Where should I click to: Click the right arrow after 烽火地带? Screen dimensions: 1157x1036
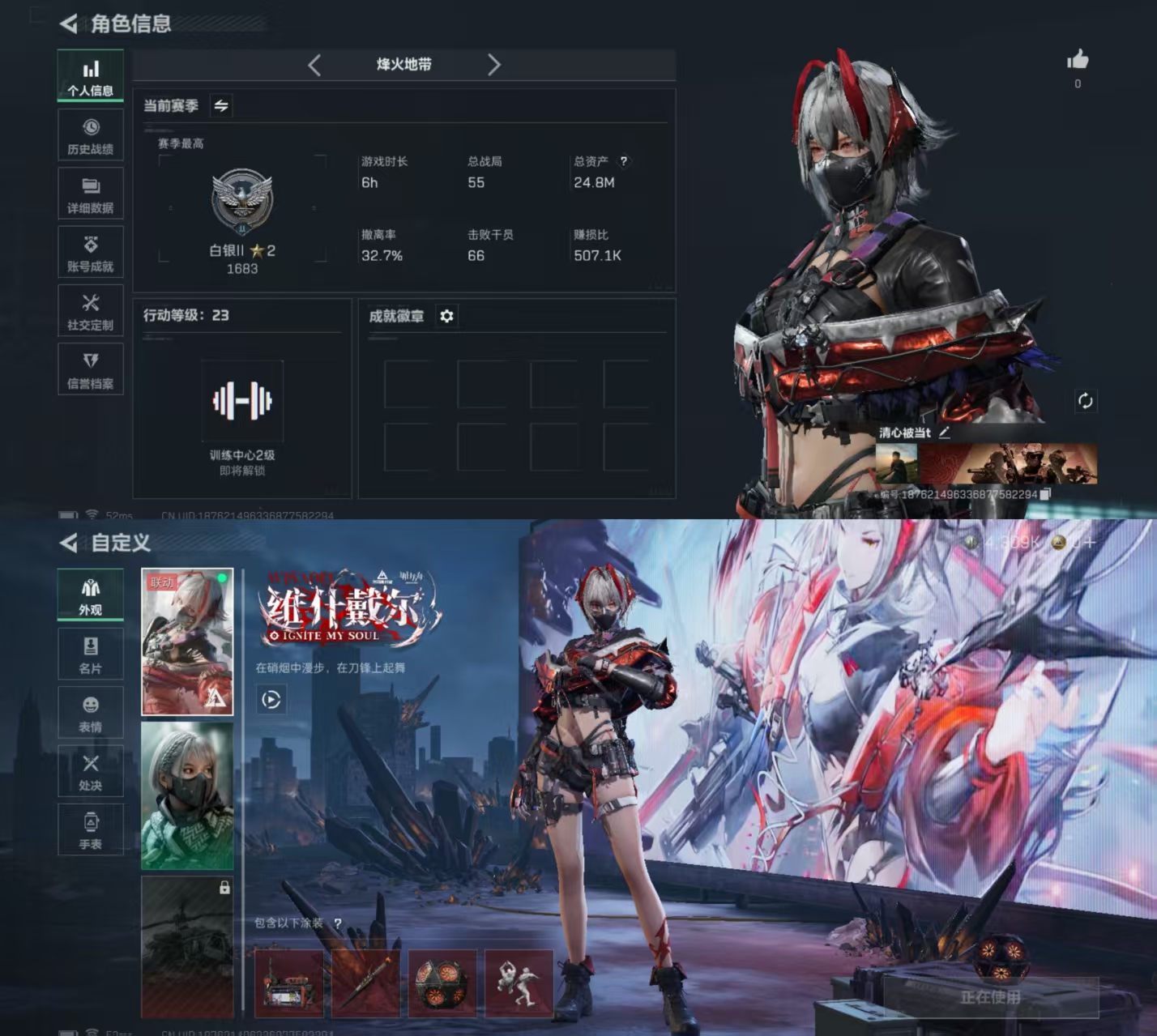(x=495, y=65)
